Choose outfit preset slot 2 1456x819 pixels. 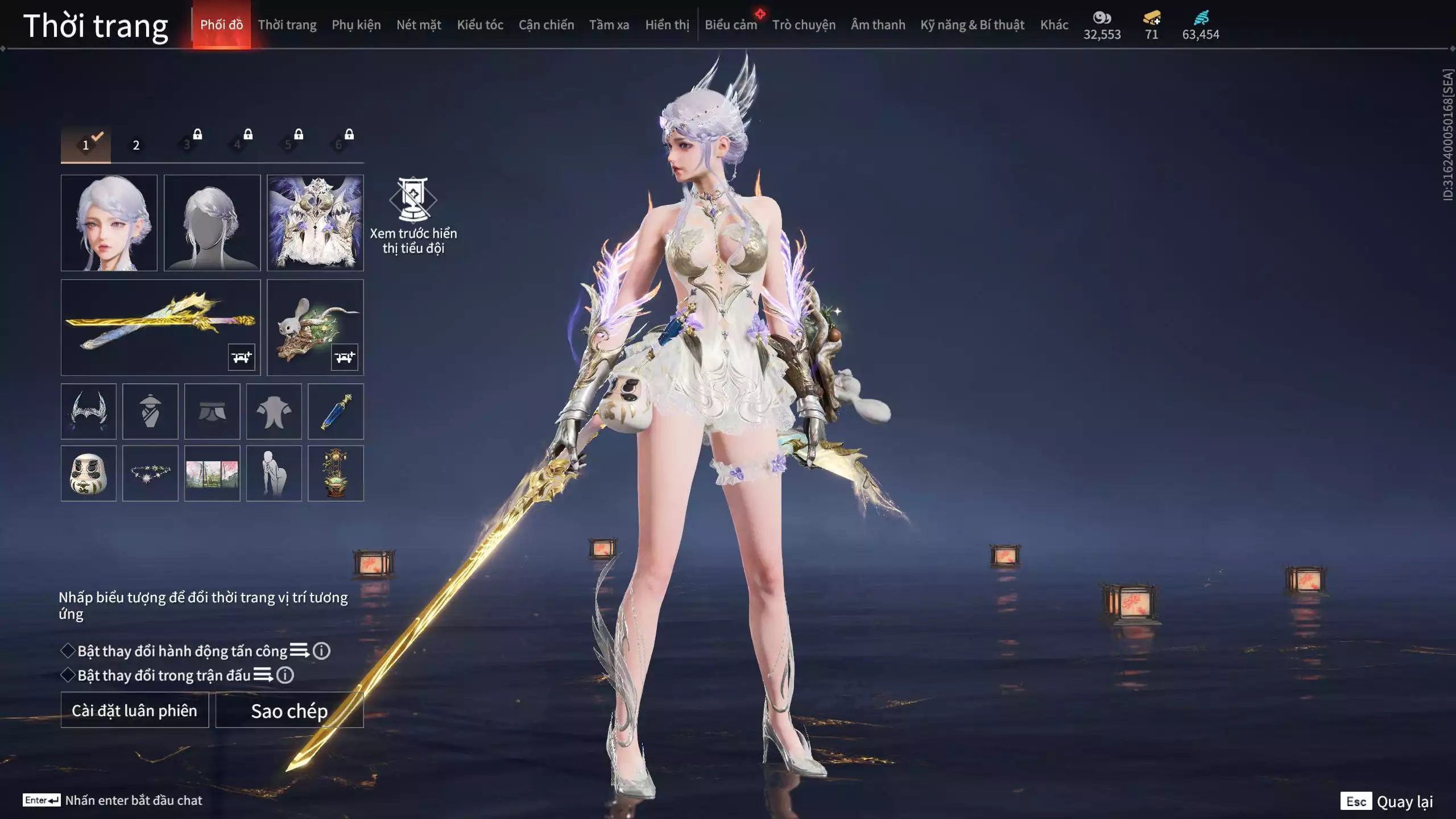136,145
